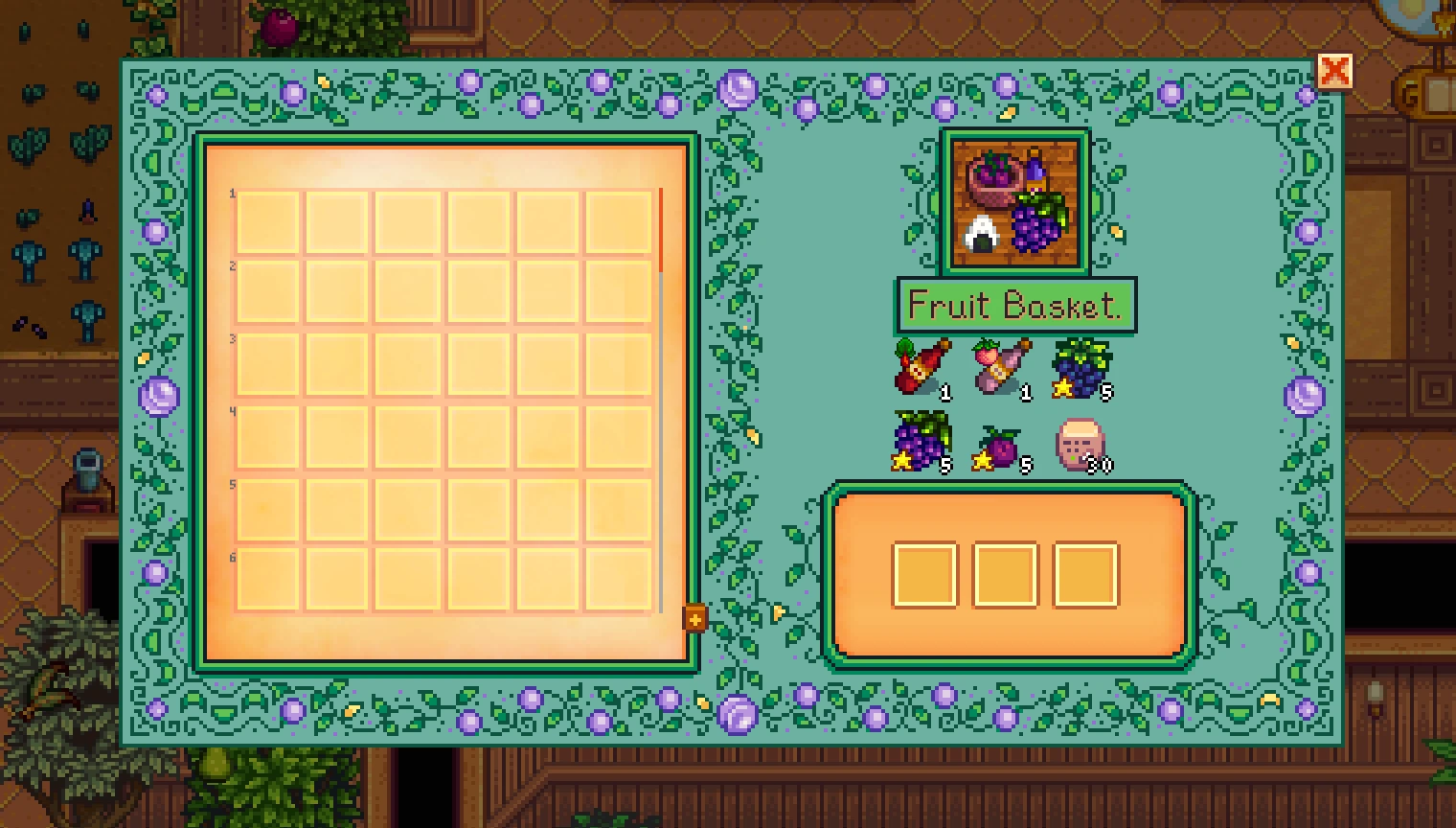Viewport: 1456px width, 828px height.
Task: Click the row 3 number label
Action: coord(232,339)
